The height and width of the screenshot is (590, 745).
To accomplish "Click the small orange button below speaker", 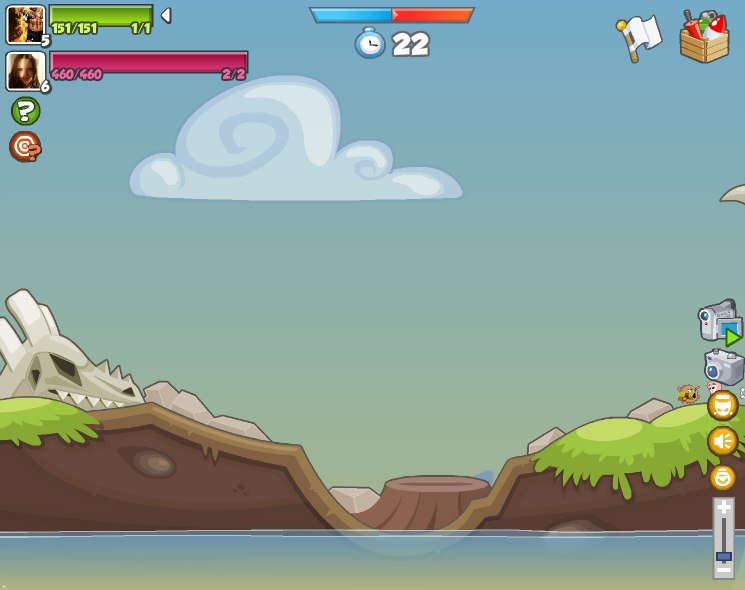I will point(722,477).
